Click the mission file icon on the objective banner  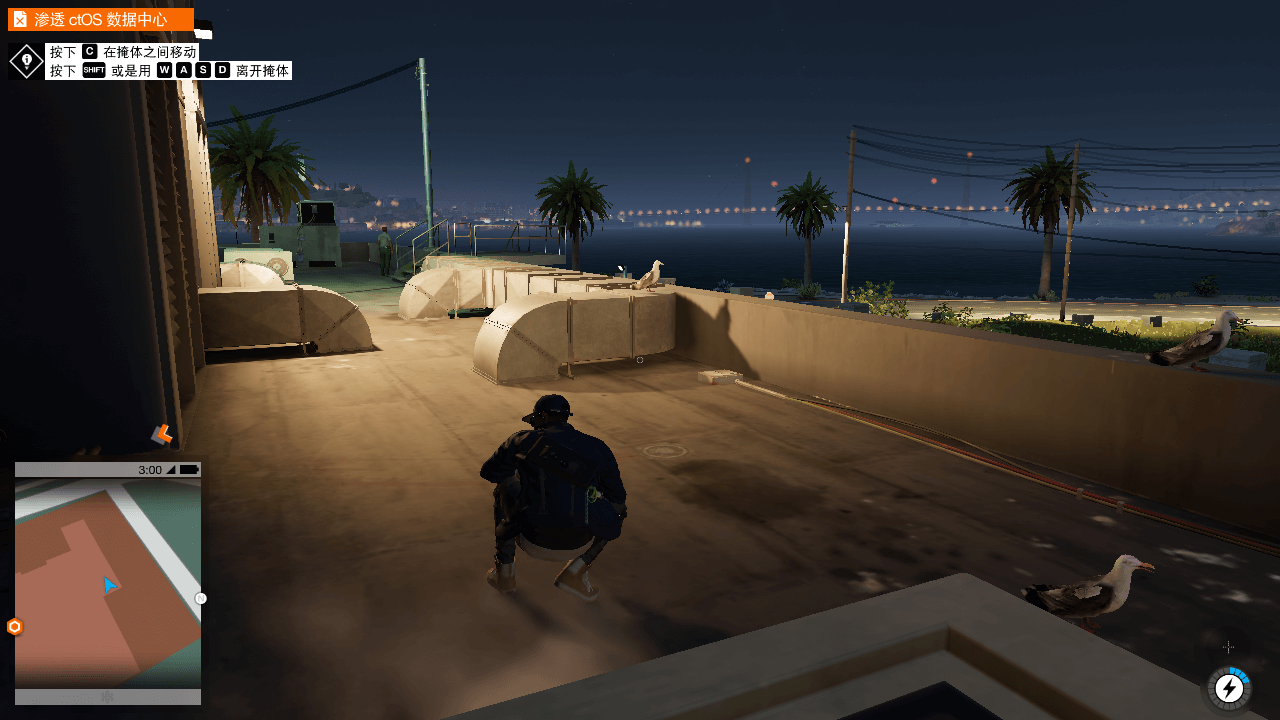point(20,19)
